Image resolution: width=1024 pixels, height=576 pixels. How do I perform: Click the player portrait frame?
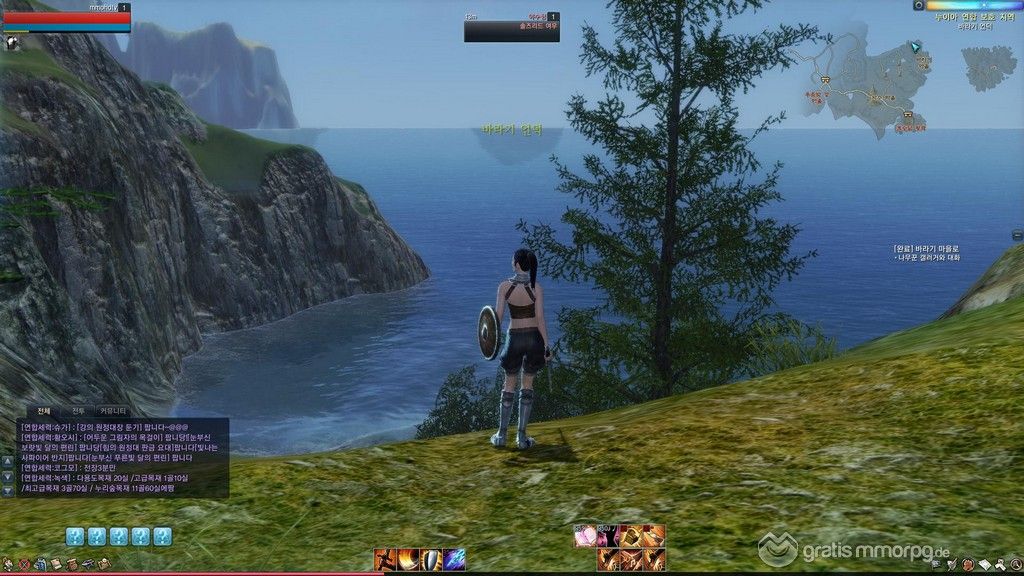coord(66,18)
